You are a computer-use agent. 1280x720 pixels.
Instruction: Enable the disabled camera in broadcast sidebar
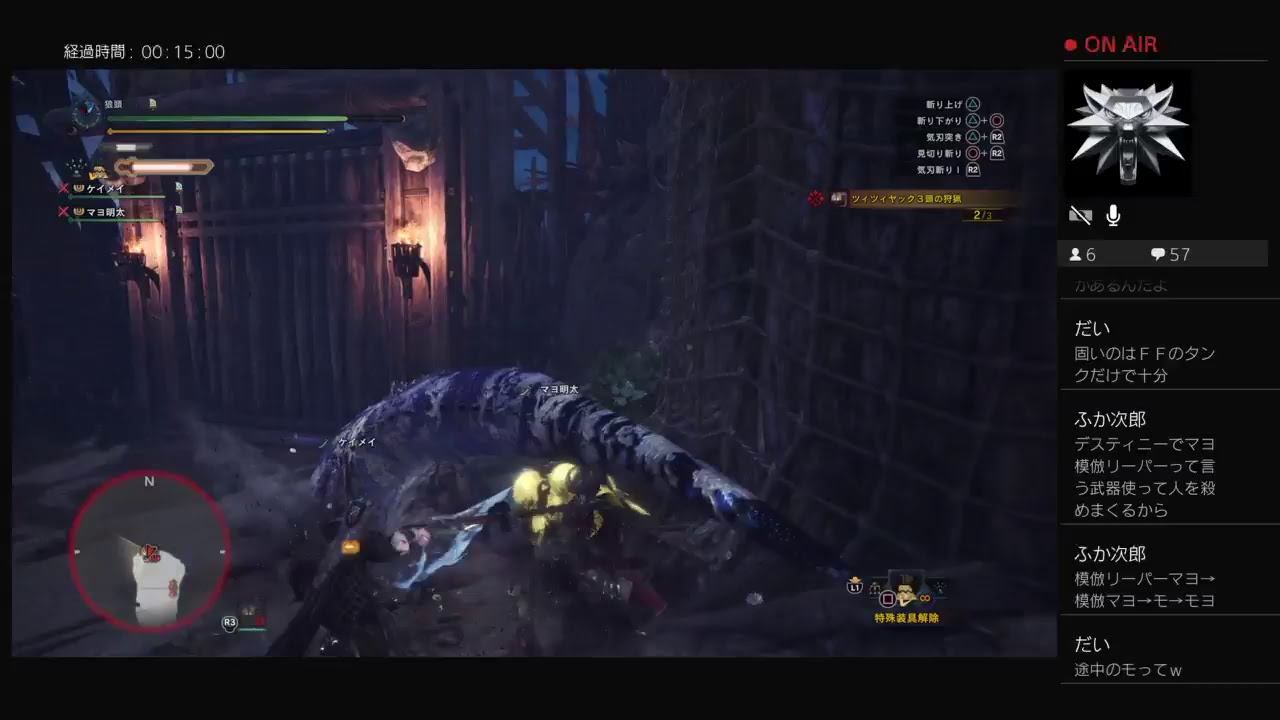coord(1080,214)
